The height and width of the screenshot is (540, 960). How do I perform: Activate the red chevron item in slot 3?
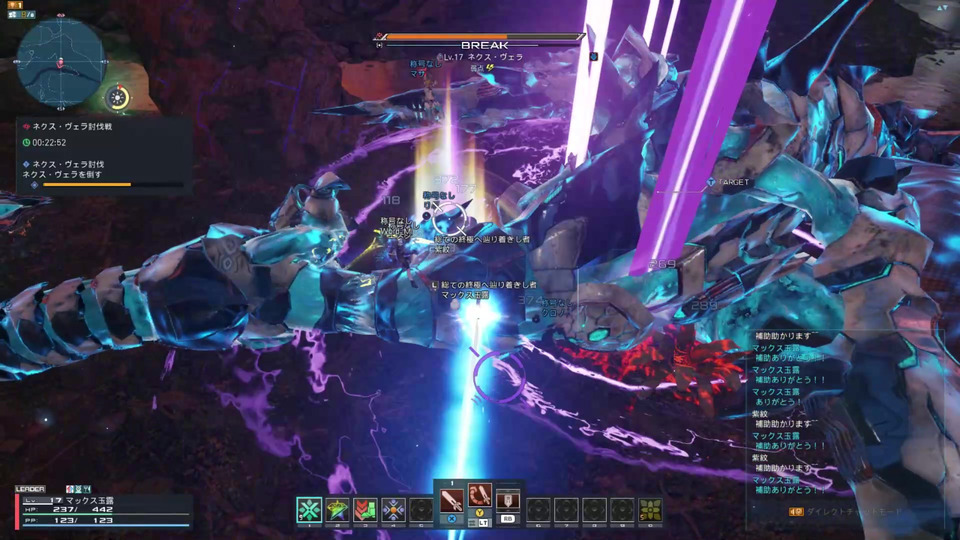[x=365, y=510]
